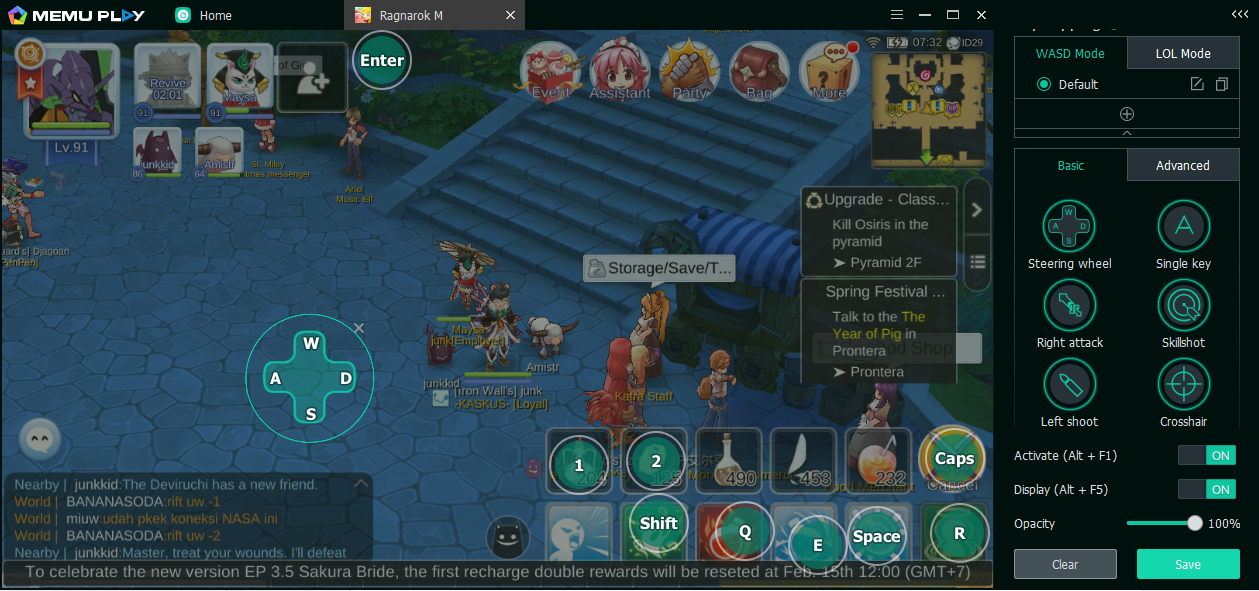Open the Party menu
The width and height of the screenshot is (1259, 591).
[x=689, y=70]
